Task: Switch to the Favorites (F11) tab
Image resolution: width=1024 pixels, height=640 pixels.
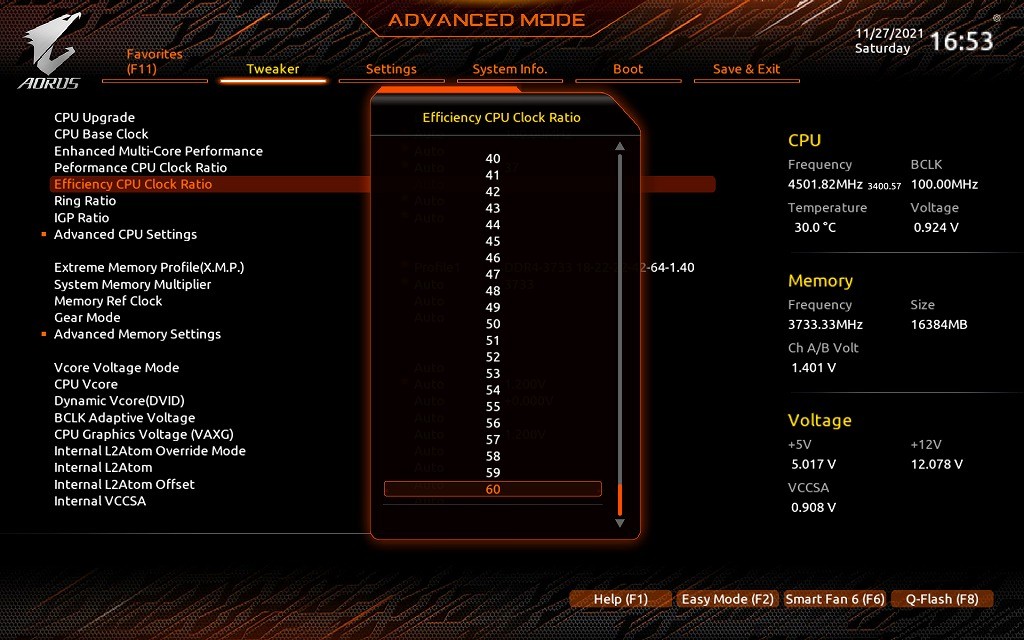Action: tap(155, 62)
